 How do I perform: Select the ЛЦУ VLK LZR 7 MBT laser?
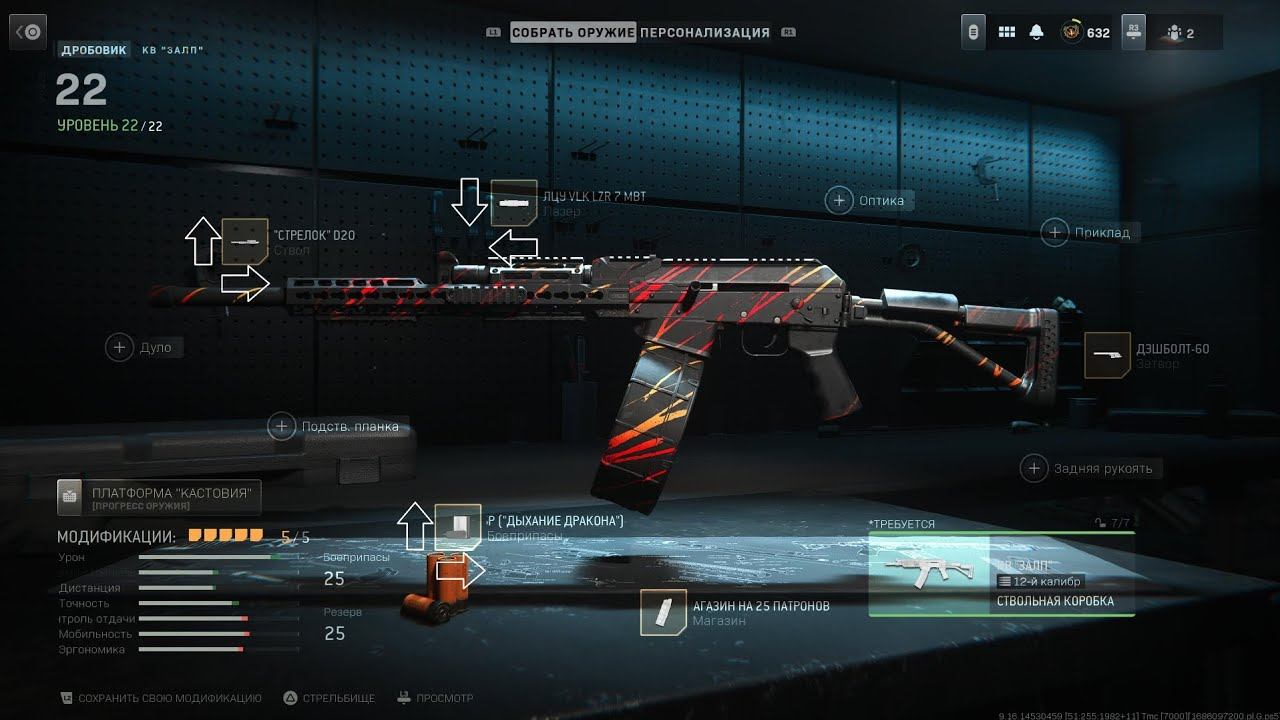[x=514, y=203]
